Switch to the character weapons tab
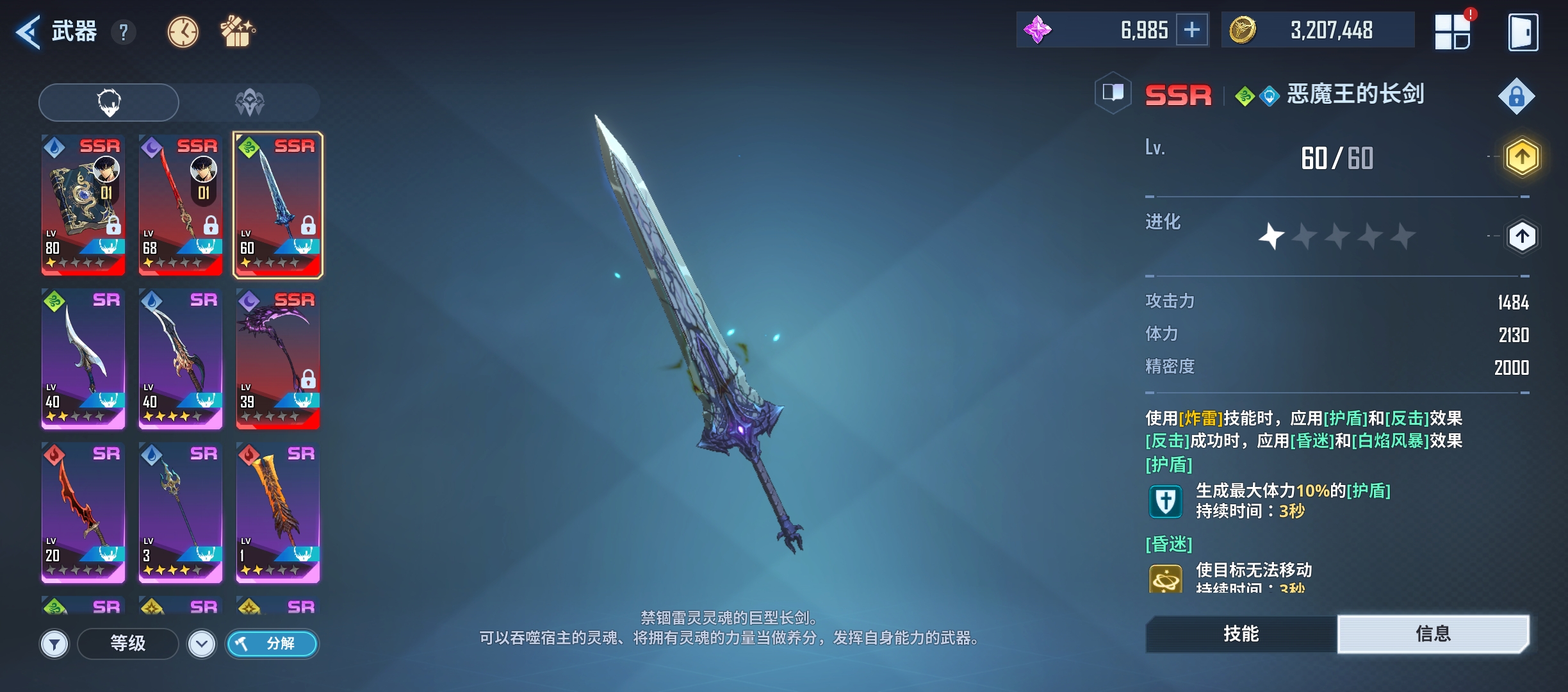This screenshot has height=692, width=1568. pyautogui.click(x=110, y=102)
